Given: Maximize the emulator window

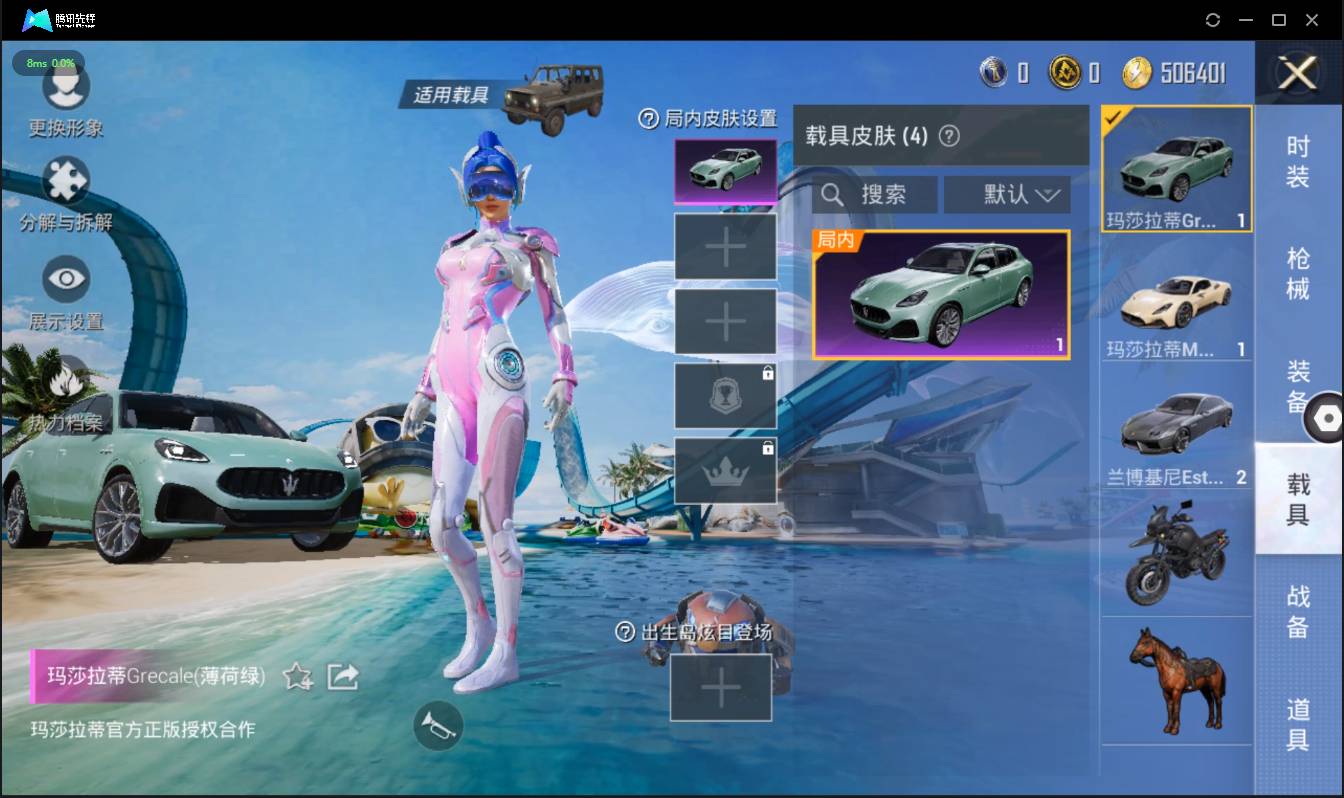Looking at the screenshot, I should [1278, 20].
